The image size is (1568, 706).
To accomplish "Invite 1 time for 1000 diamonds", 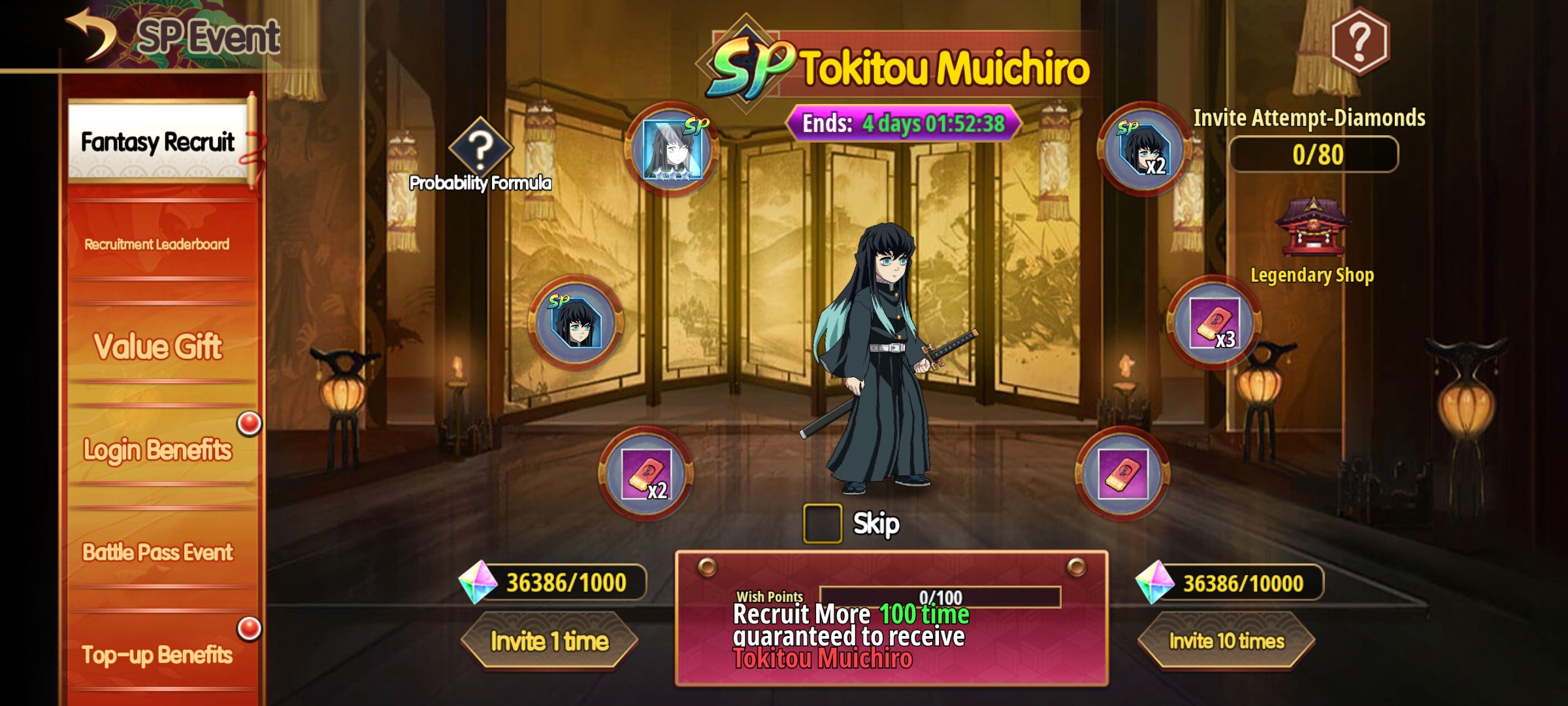I will [x=549, y=641].
